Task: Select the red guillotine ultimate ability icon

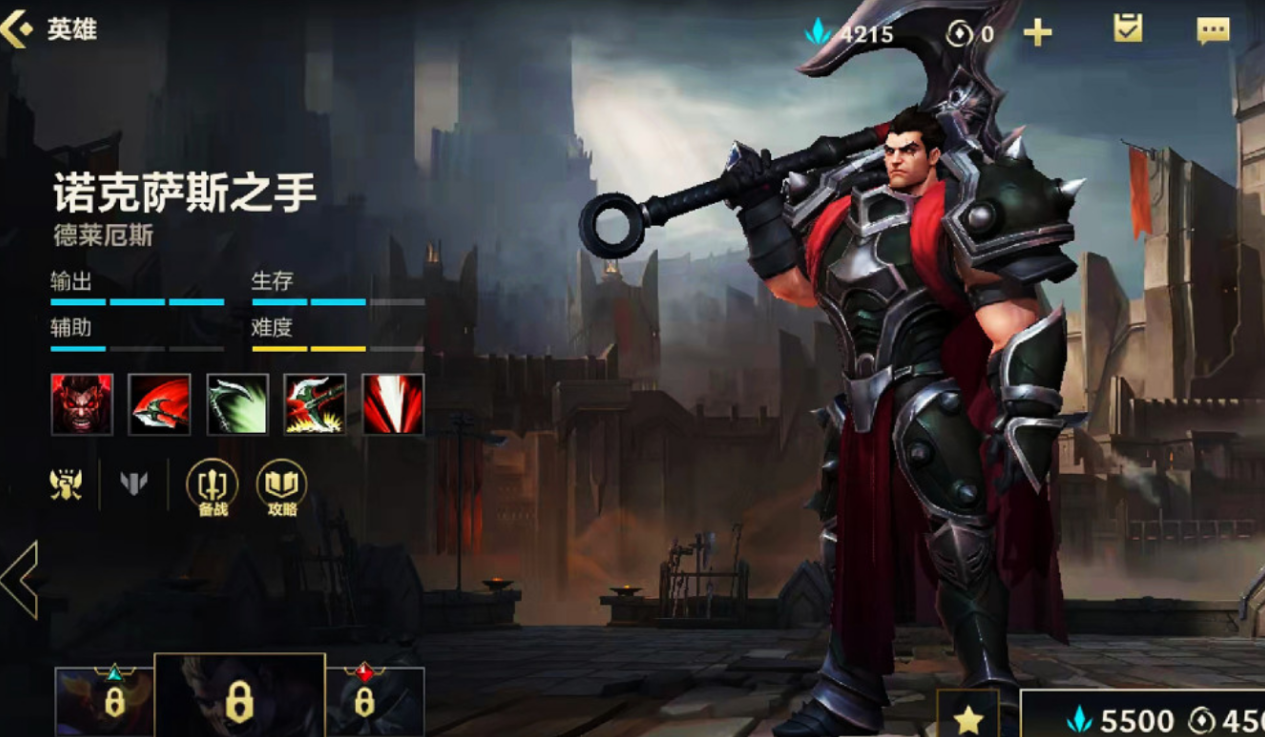Action: click(393, 404)
